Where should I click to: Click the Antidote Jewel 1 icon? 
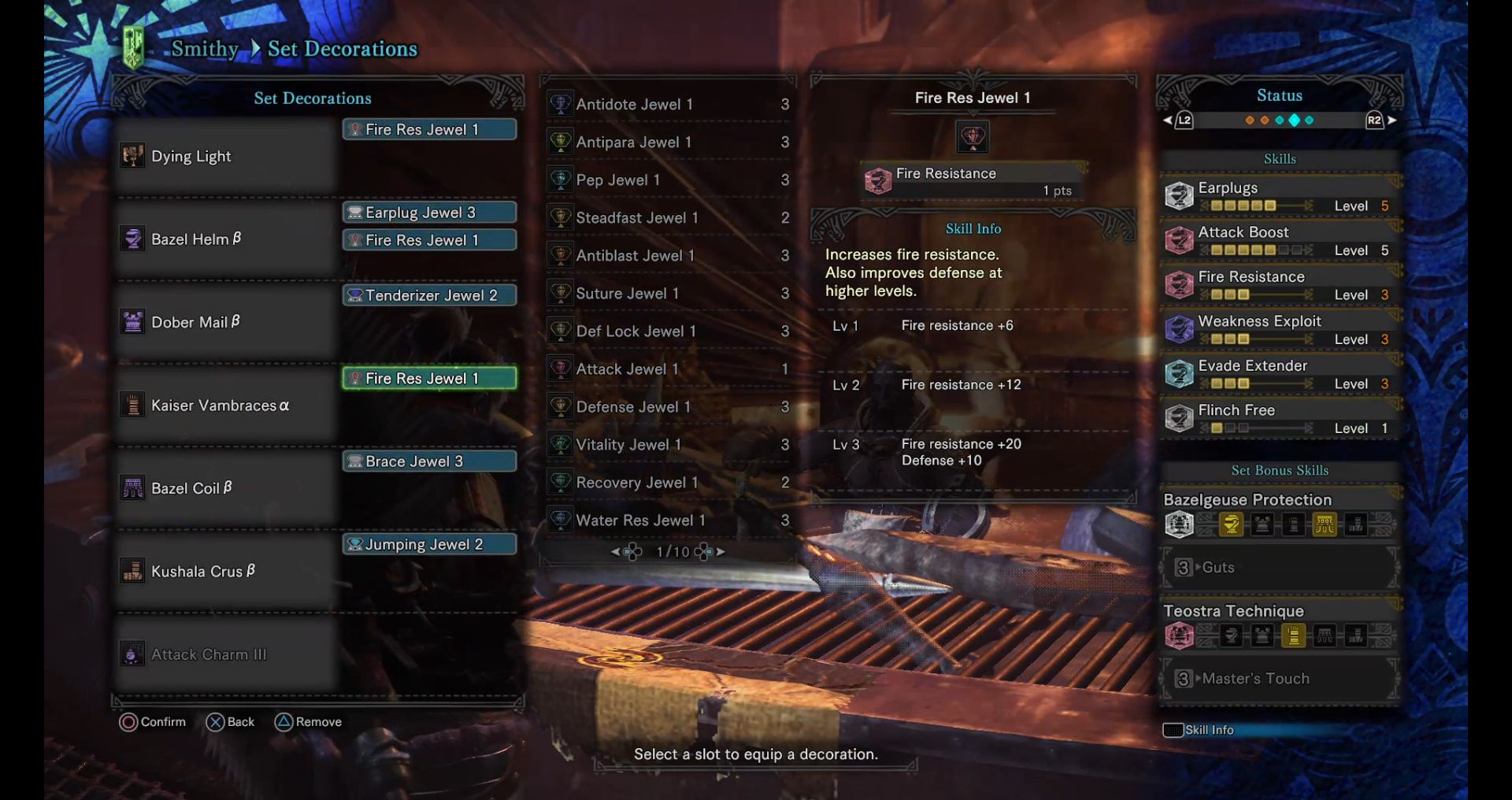point(561,103)
